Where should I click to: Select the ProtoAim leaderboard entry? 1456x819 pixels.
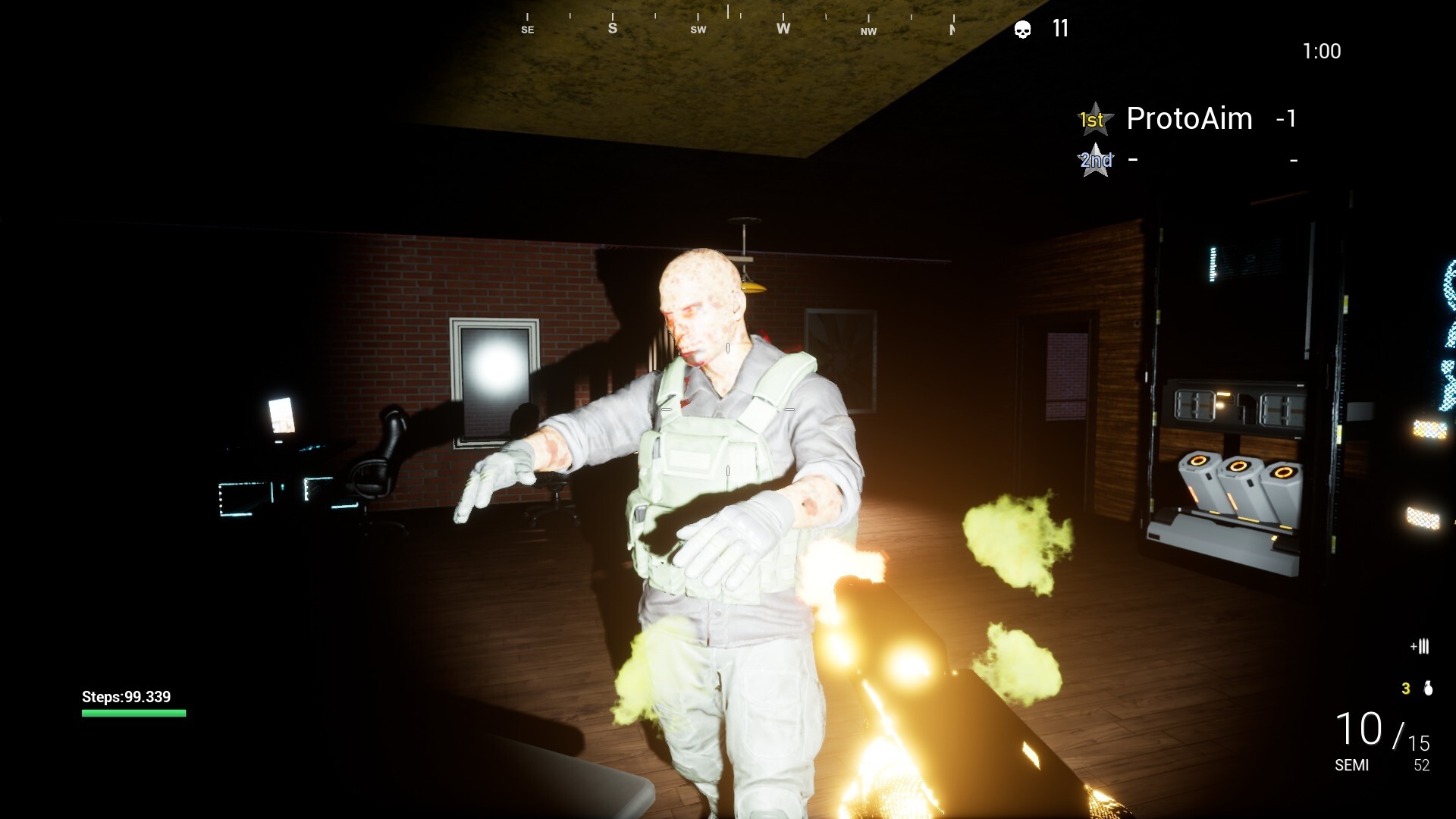[1188, 118]
